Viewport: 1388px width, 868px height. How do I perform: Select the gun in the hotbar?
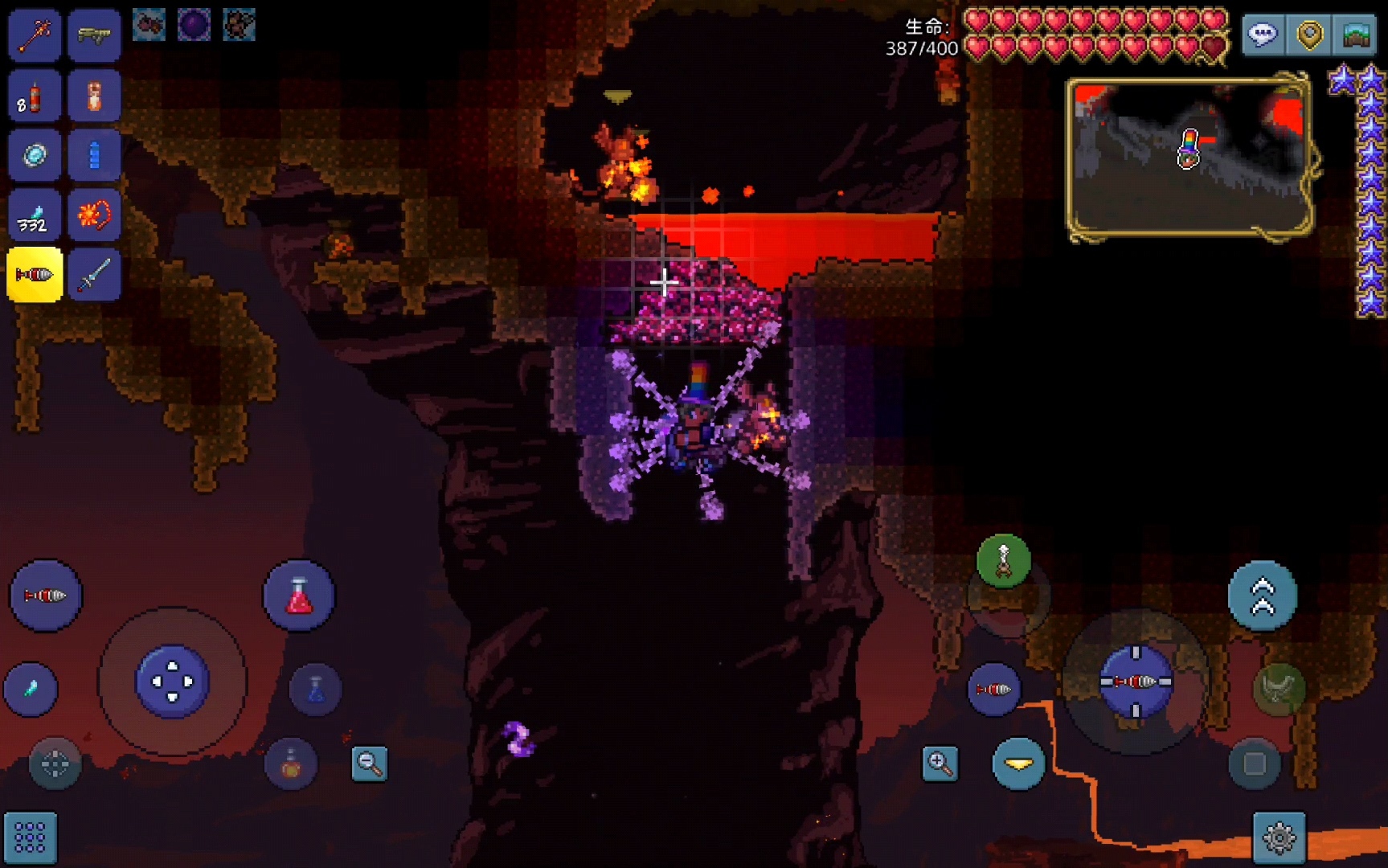[x=94, y=35]
